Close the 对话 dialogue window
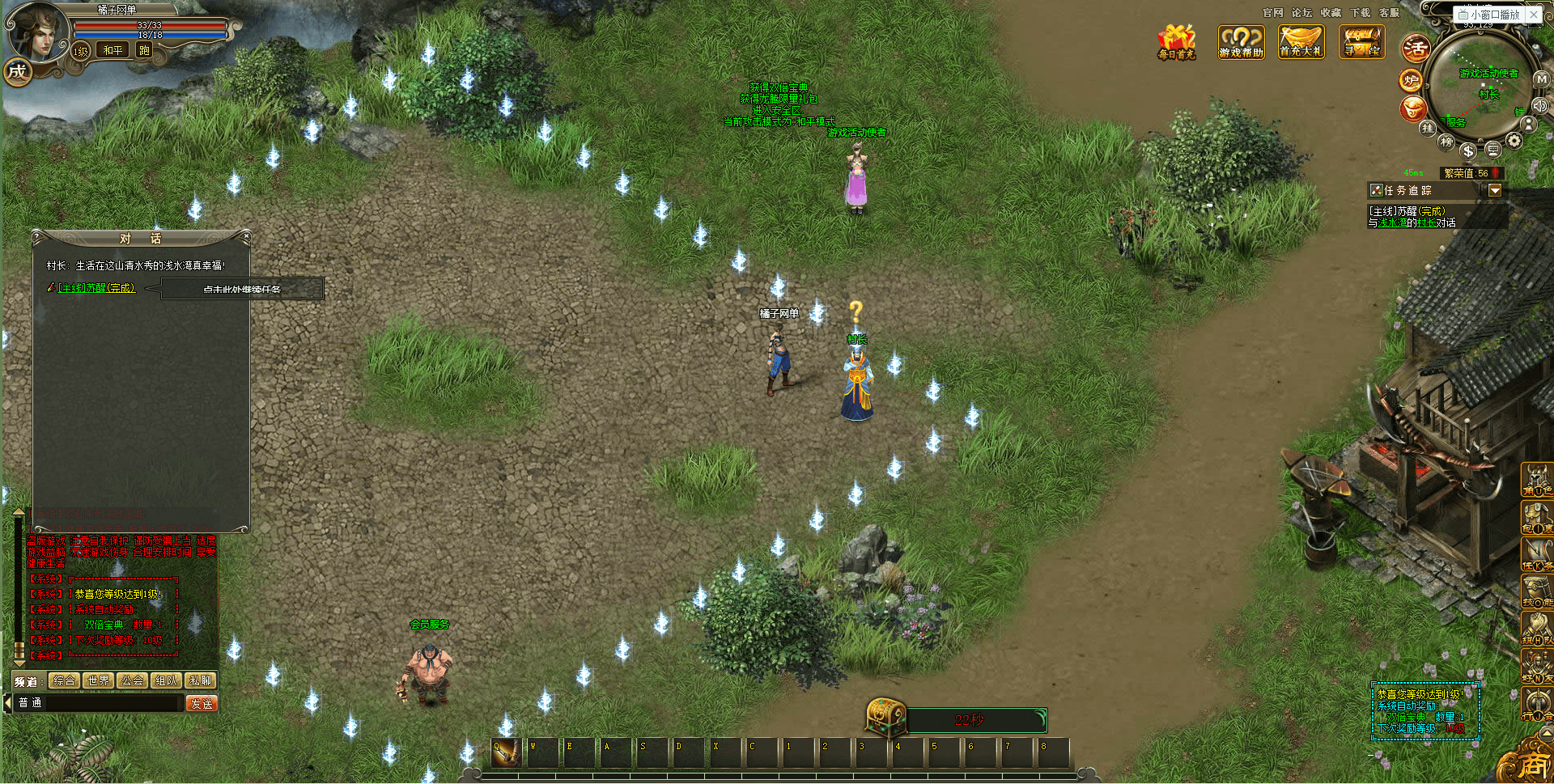 click(246, 236)
